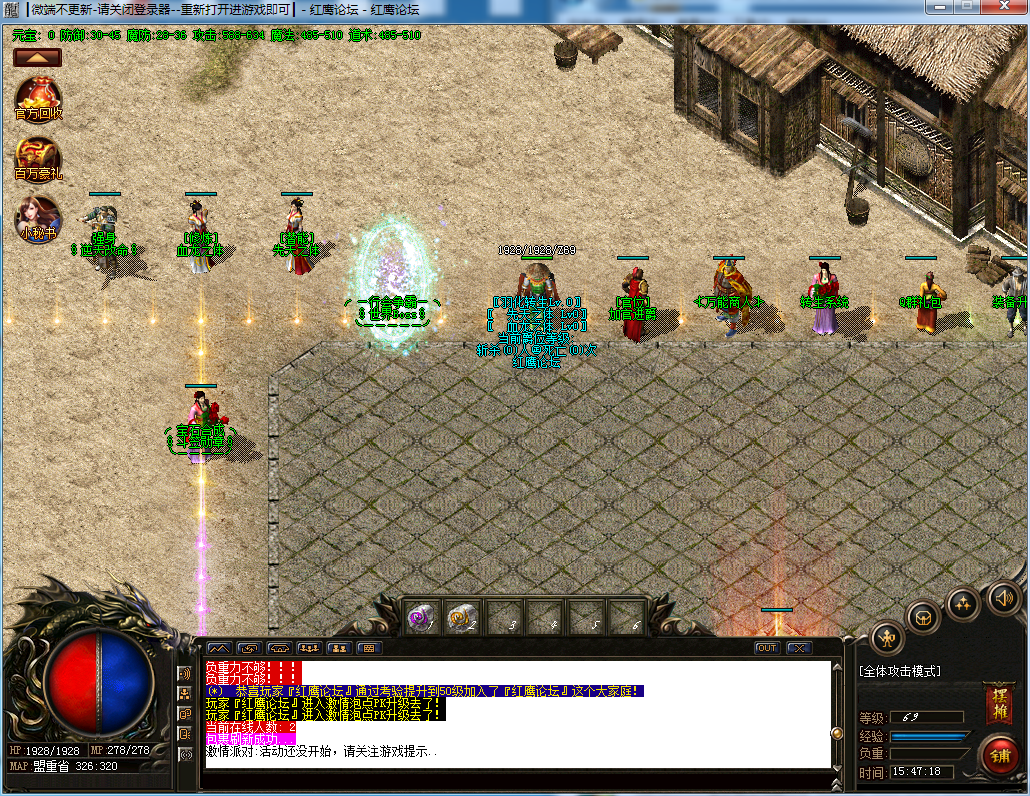
Task: Click the OUT button above chat
Action: click(767, 648)
